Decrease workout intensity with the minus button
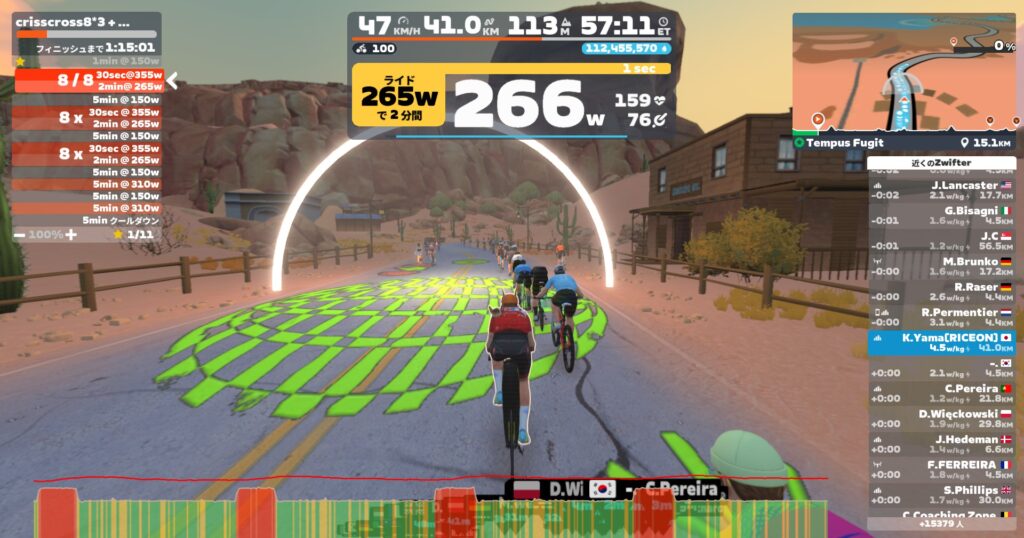 20,234
